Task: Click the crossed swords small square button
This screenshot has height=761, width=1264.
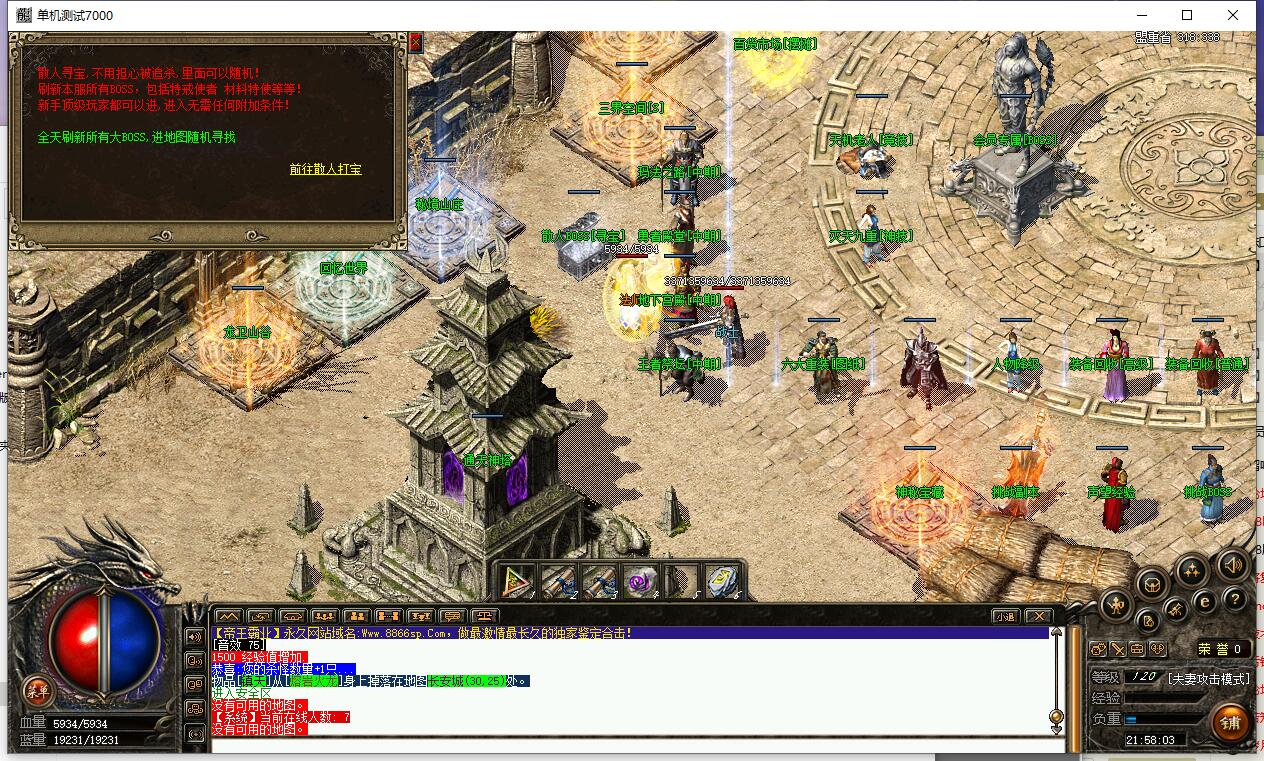Action: [1117, 650]
